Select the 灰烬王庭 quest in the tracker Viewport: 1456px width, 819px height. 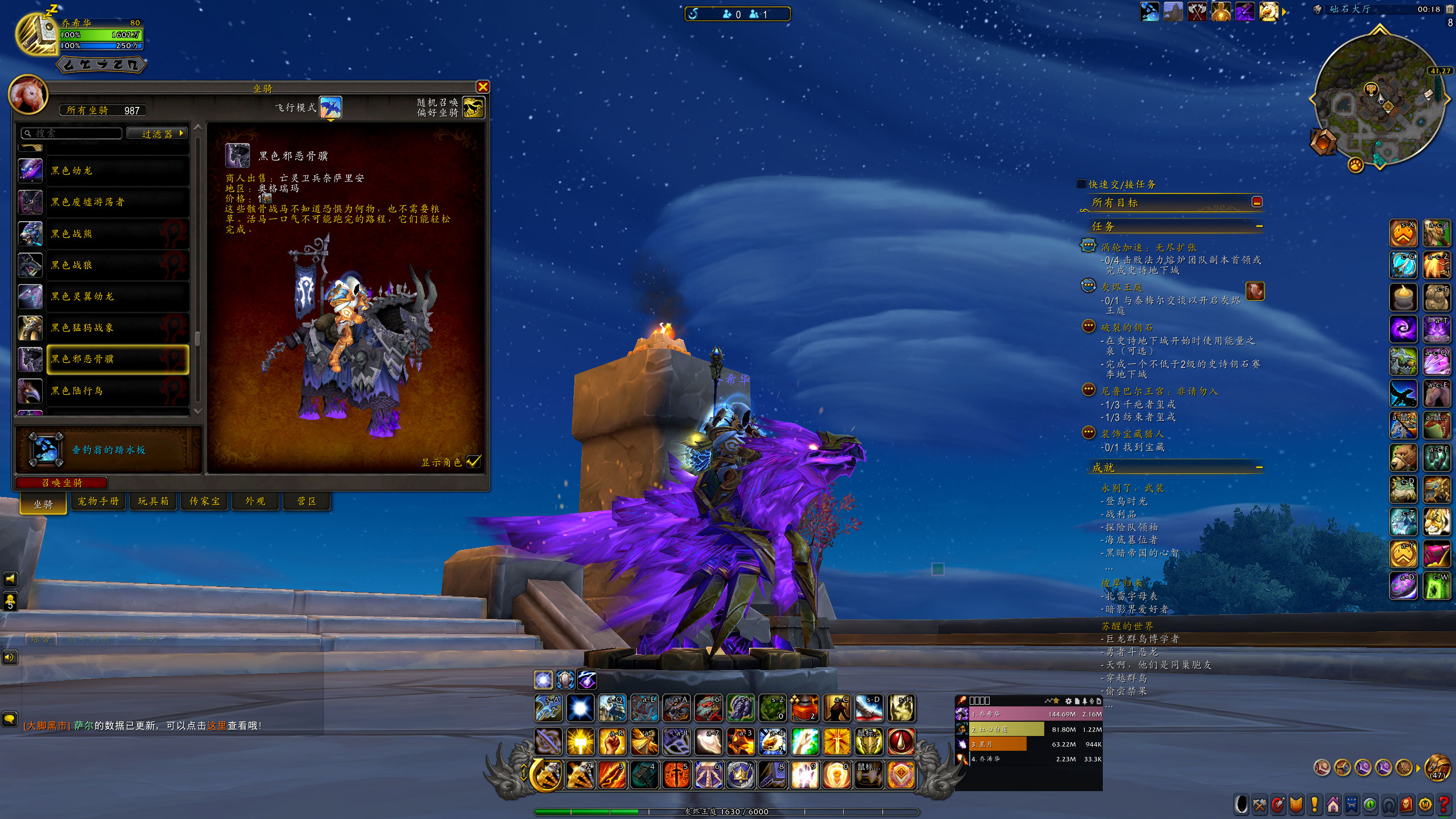[1122, 287]
